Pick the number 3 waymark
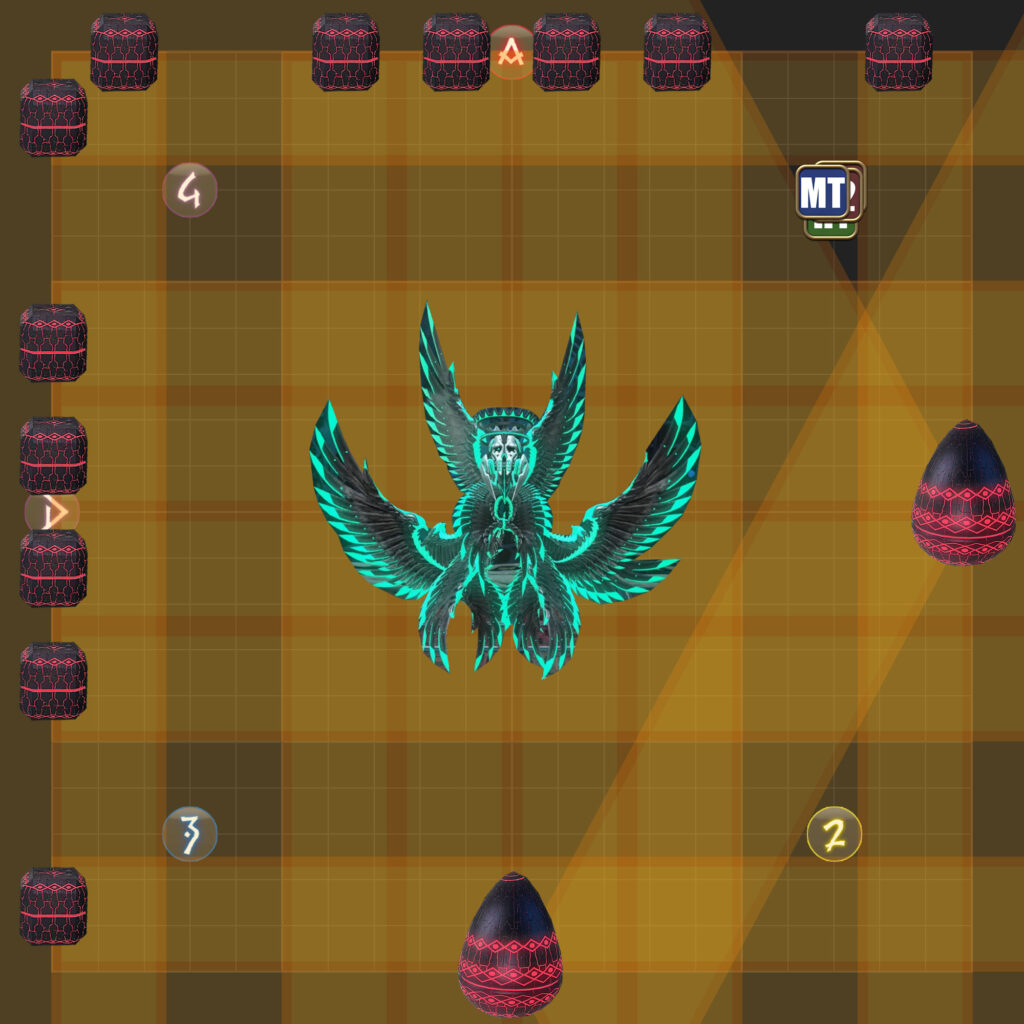 [190, 833]
